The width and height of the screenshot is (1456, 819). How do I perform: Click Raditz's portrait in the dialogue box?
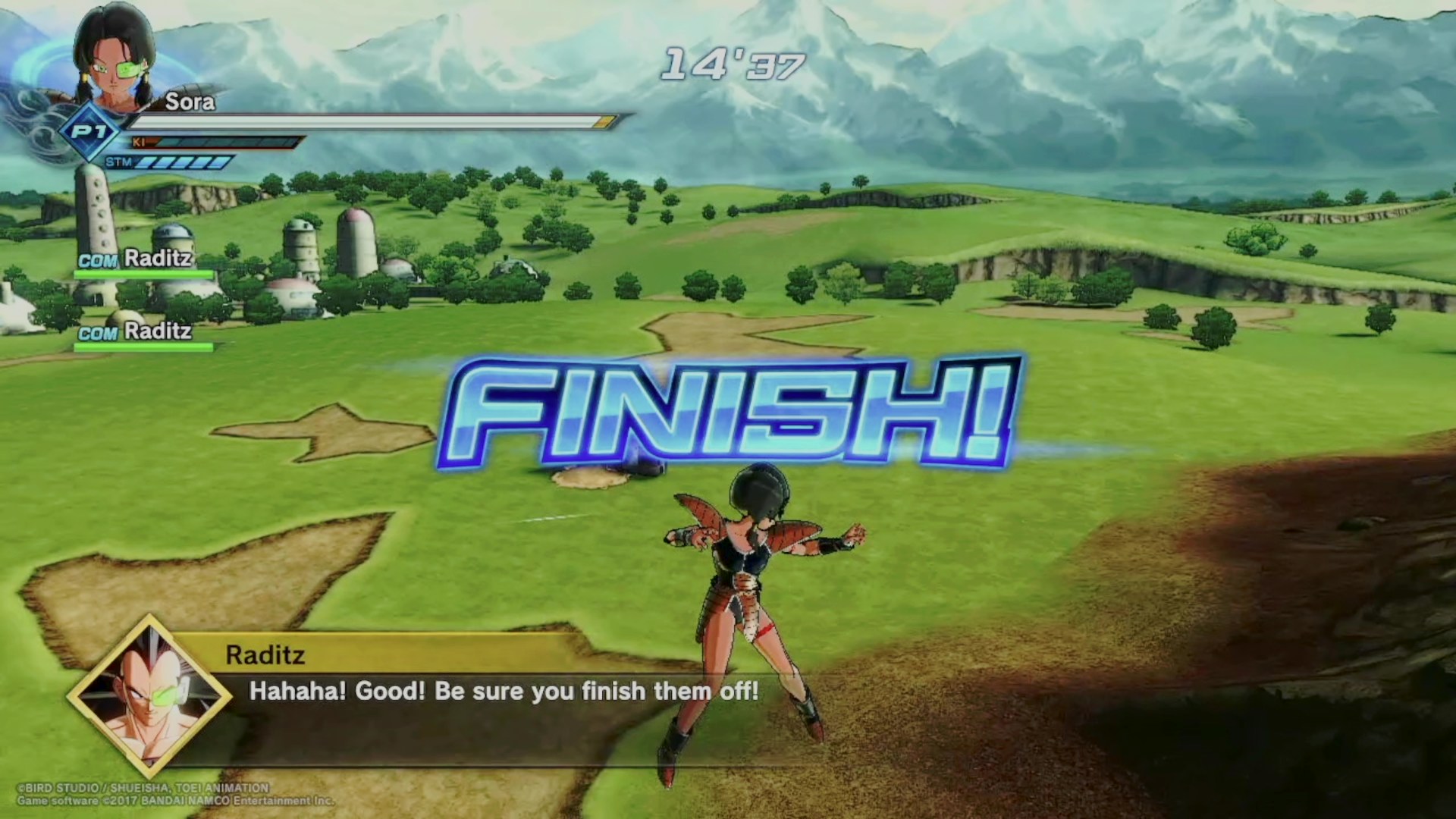(x=149, y=696)
